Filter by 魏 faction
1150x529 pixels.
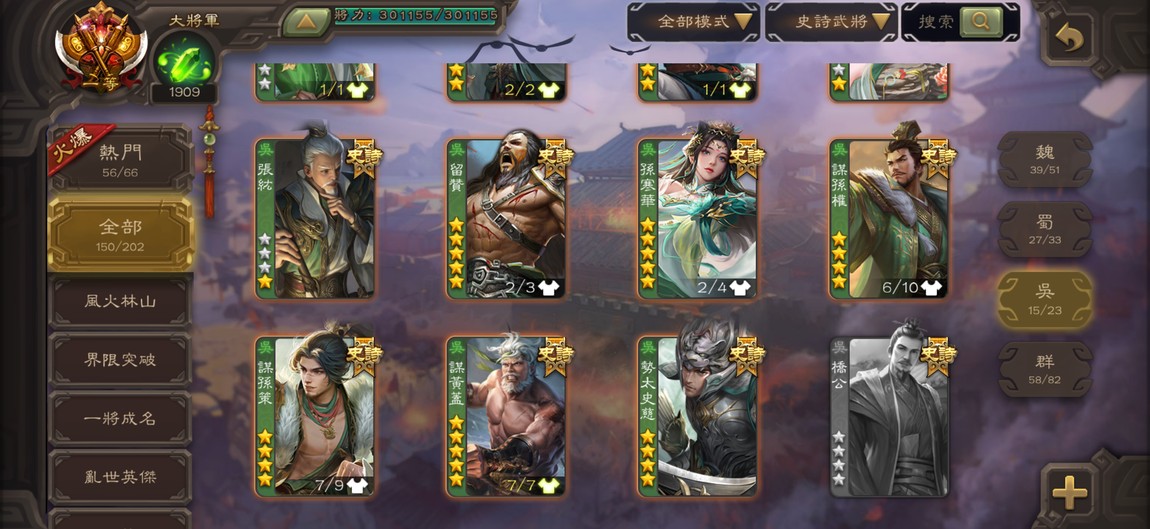click(x=1045, y=159)
